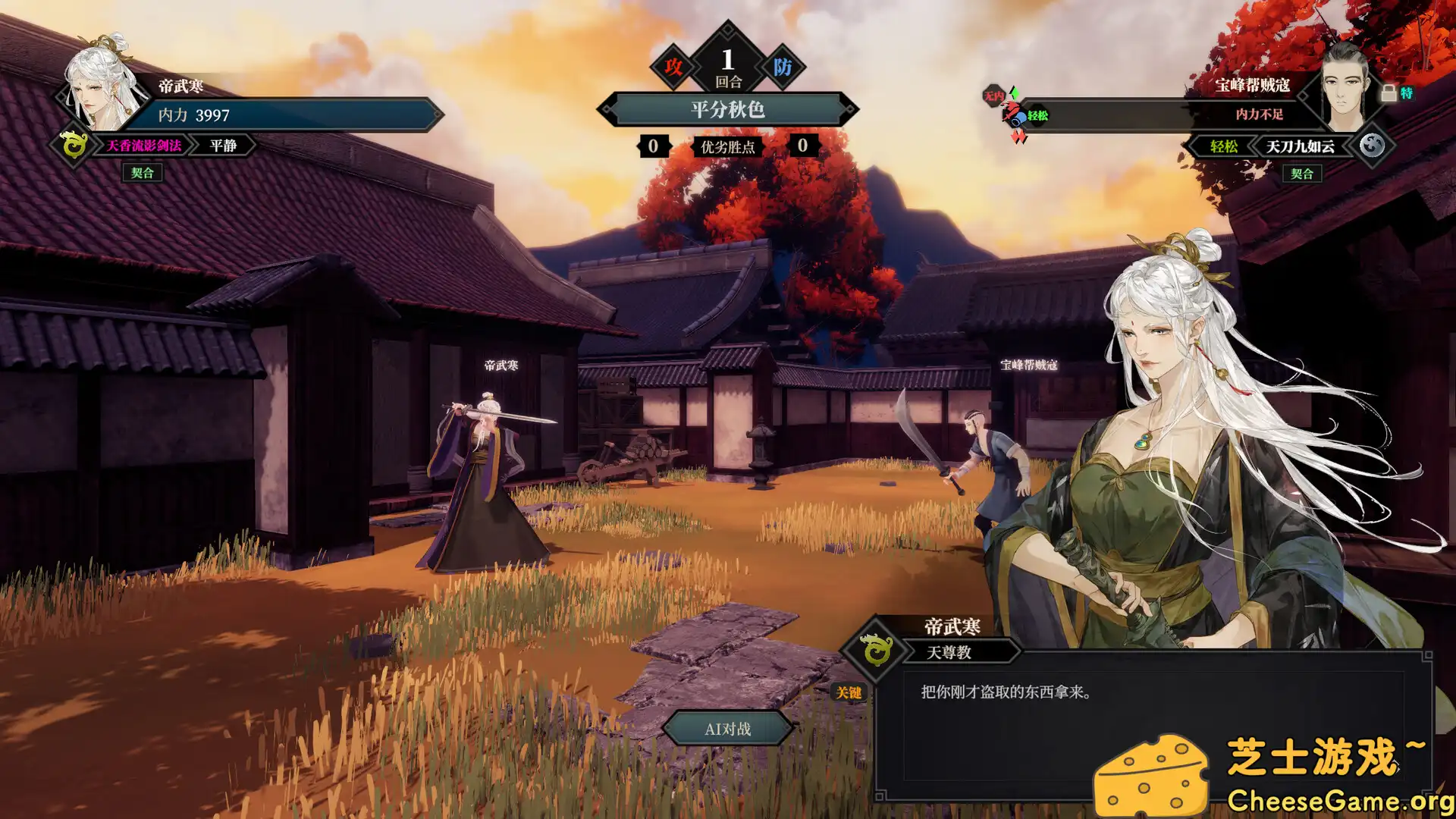Select the blue 防 defense diamond

783,67
